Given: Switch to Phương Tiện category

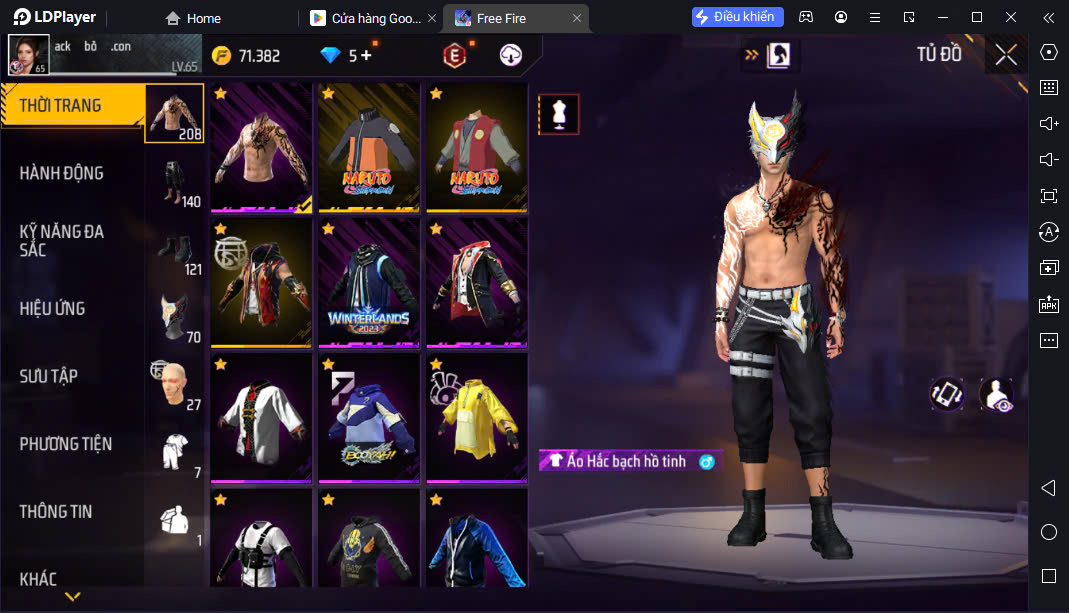Looking at the screenshot, I should pos(66,444).
